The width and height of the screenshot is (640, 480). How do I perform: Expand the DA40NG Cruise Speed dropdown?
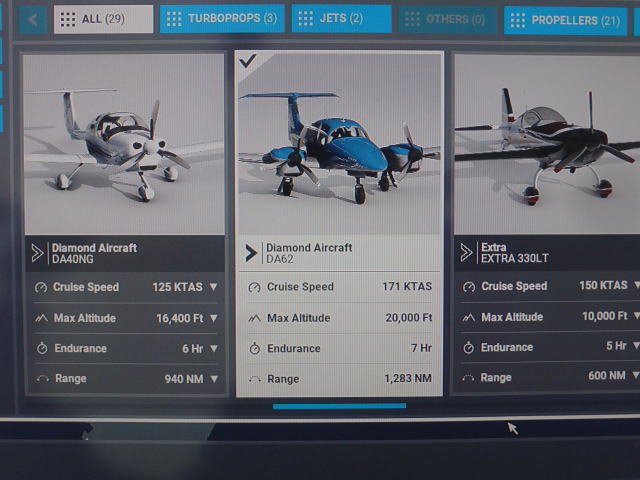click(213, 287)
